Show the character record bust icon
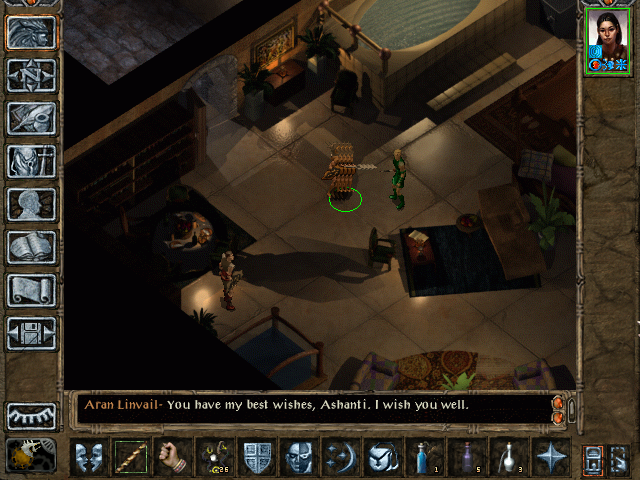Image resolution: width=640 pixels, height=480 pixels. 31,204
